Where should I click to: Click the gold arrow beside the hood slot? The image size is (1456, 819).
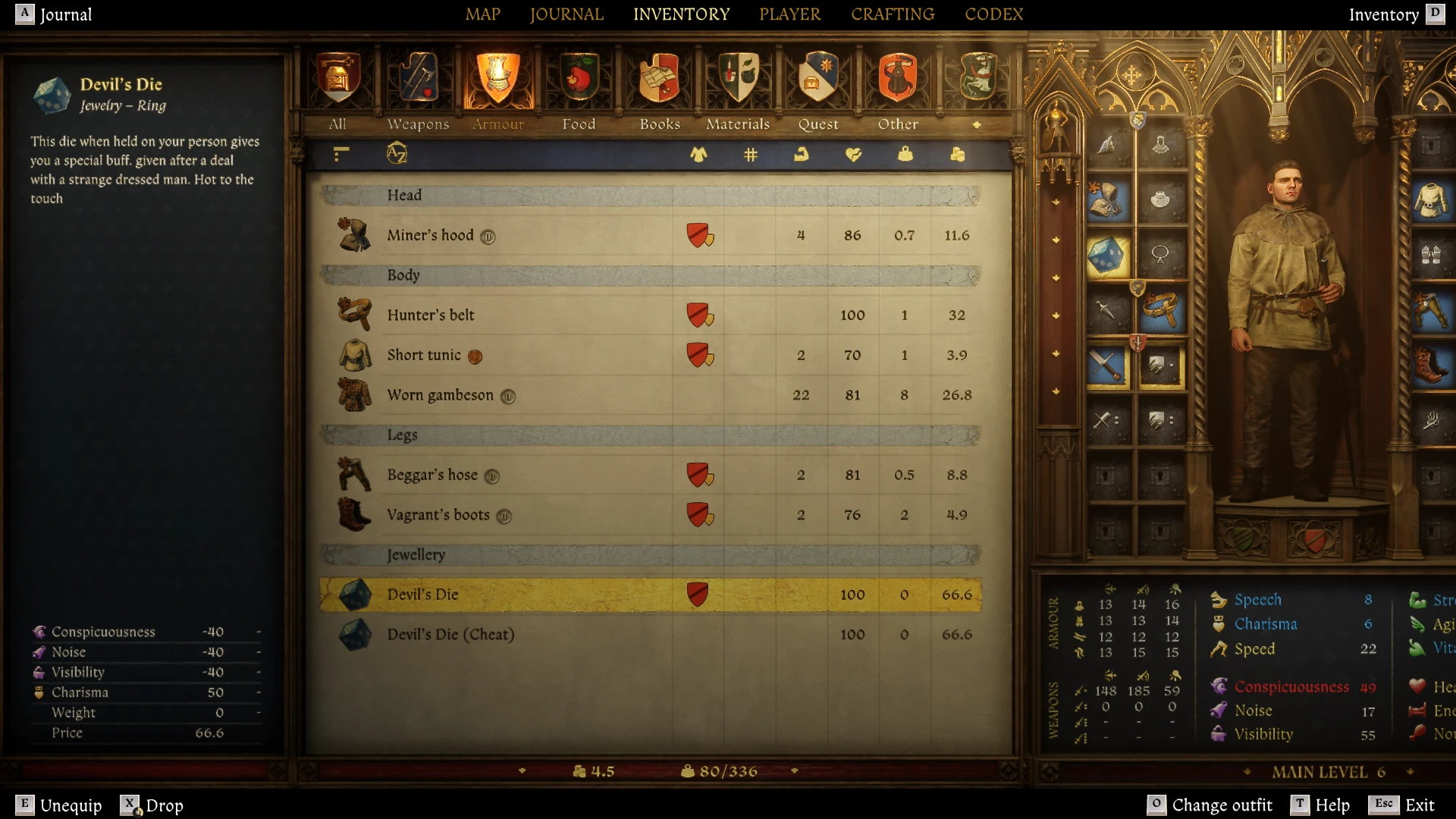coord(1055,202)
